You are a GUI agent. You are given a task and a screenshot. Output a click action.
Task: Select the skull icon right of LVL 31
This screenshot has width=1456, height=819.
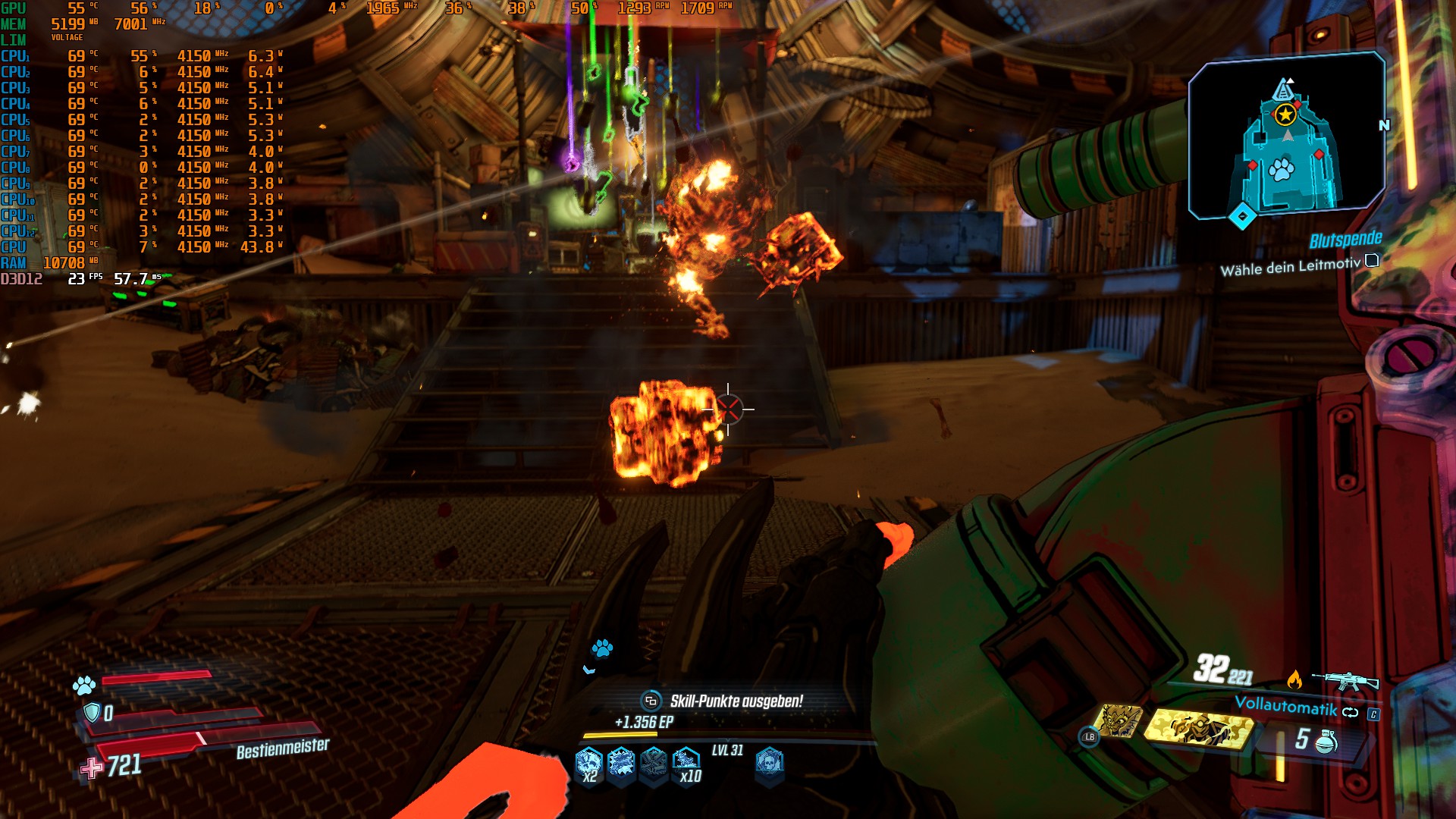(769, 761)
